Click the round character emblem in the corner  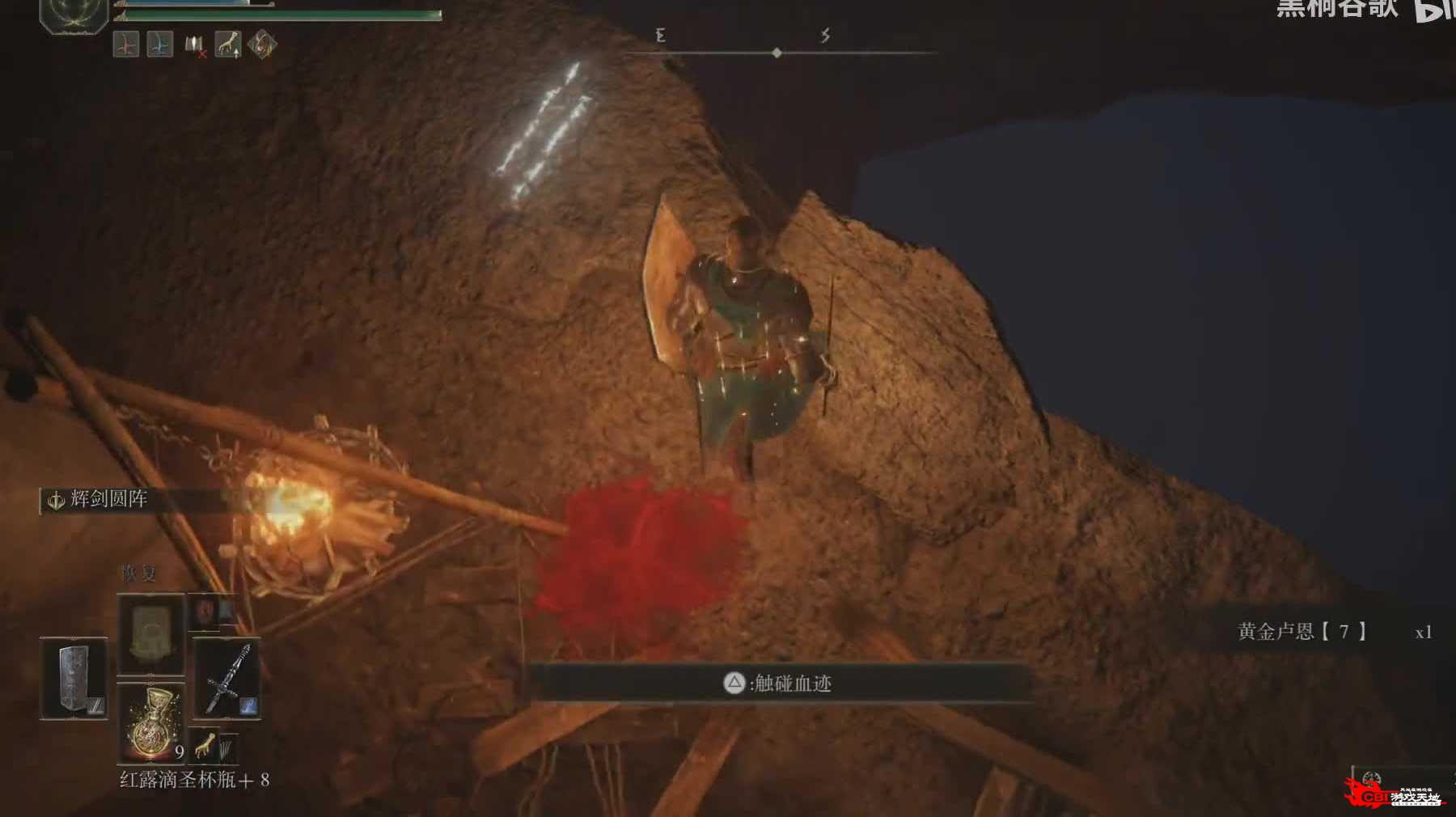point(74,14)
